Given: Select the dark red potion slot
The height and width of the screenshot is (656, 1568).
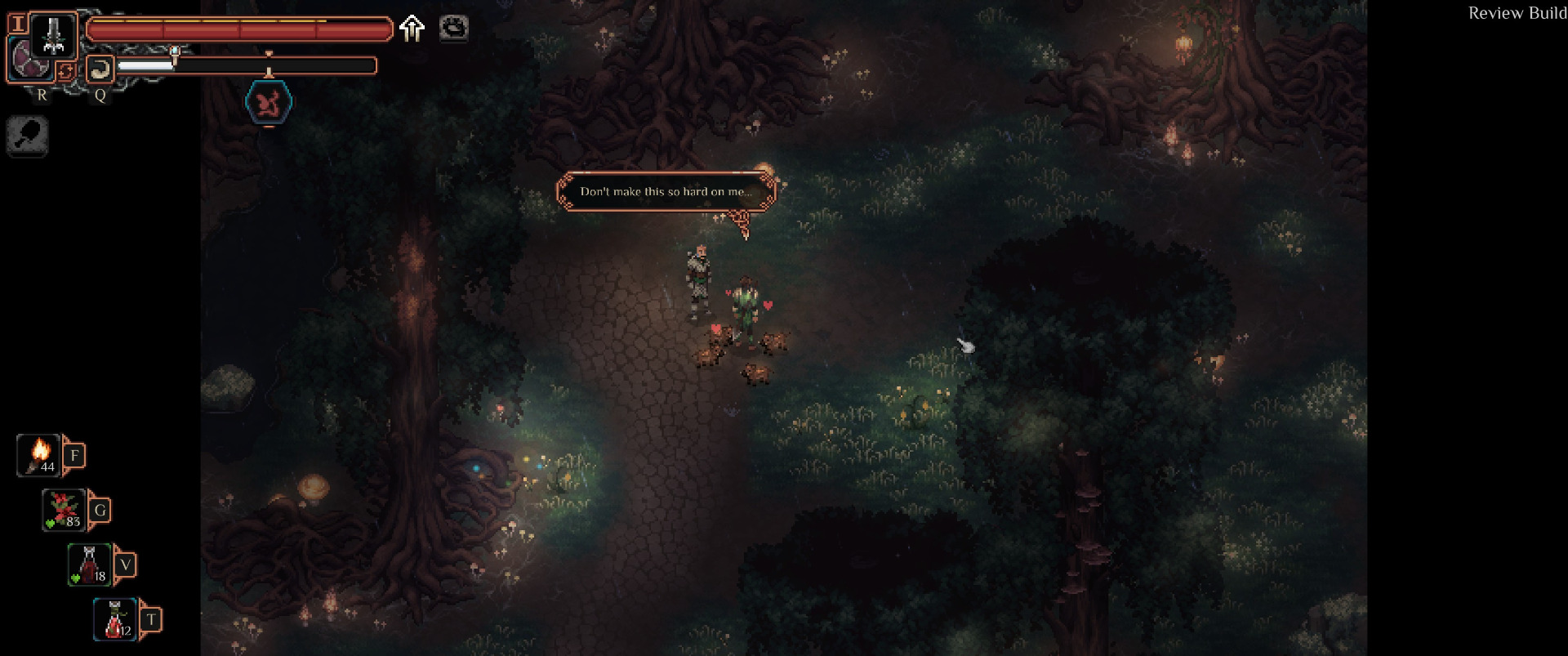Looking at the screenshot, I should tap(90, 565).
